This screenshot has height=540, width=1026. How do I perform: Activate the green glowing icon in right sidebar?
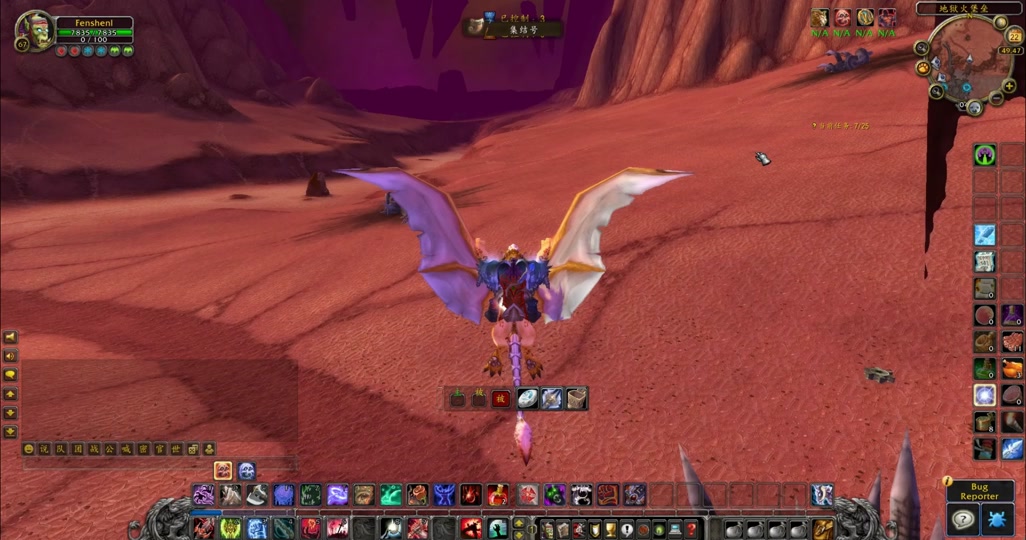click(985, 155)
